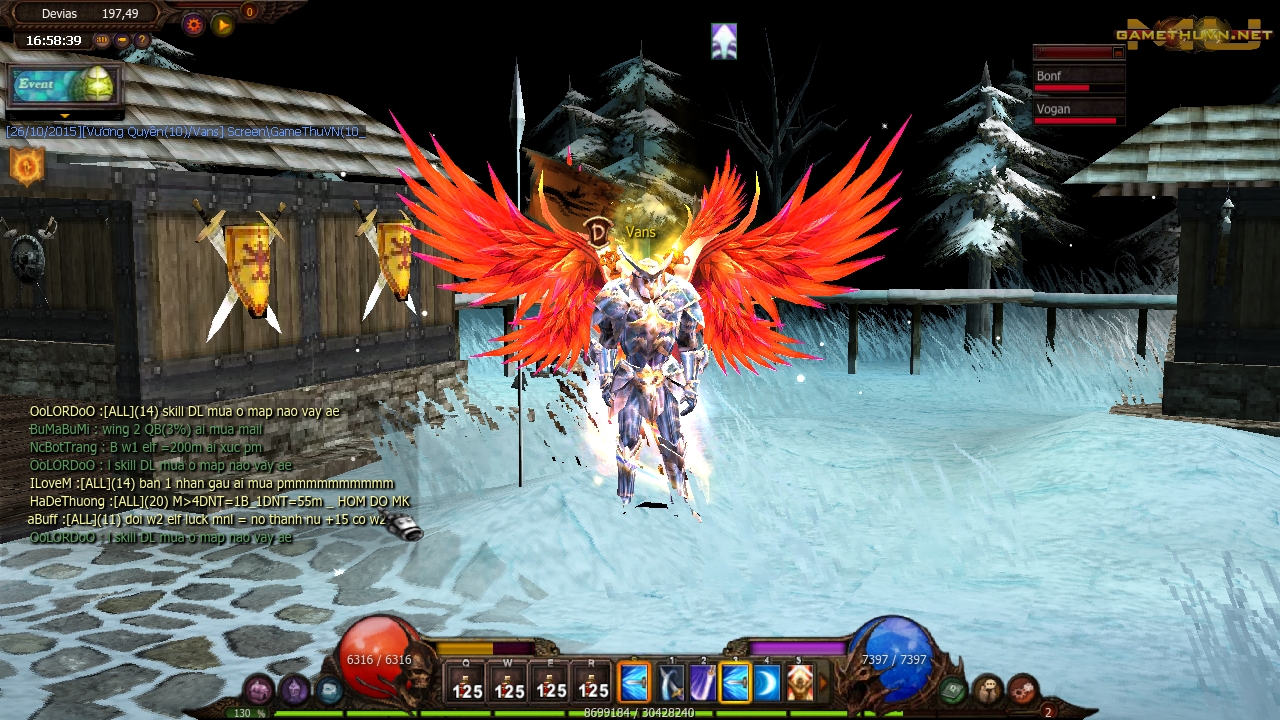1280x720 pixels.
Task: Select the curved blade skill in slot 1
Action: pyautogui.click(x=671, y=684)
